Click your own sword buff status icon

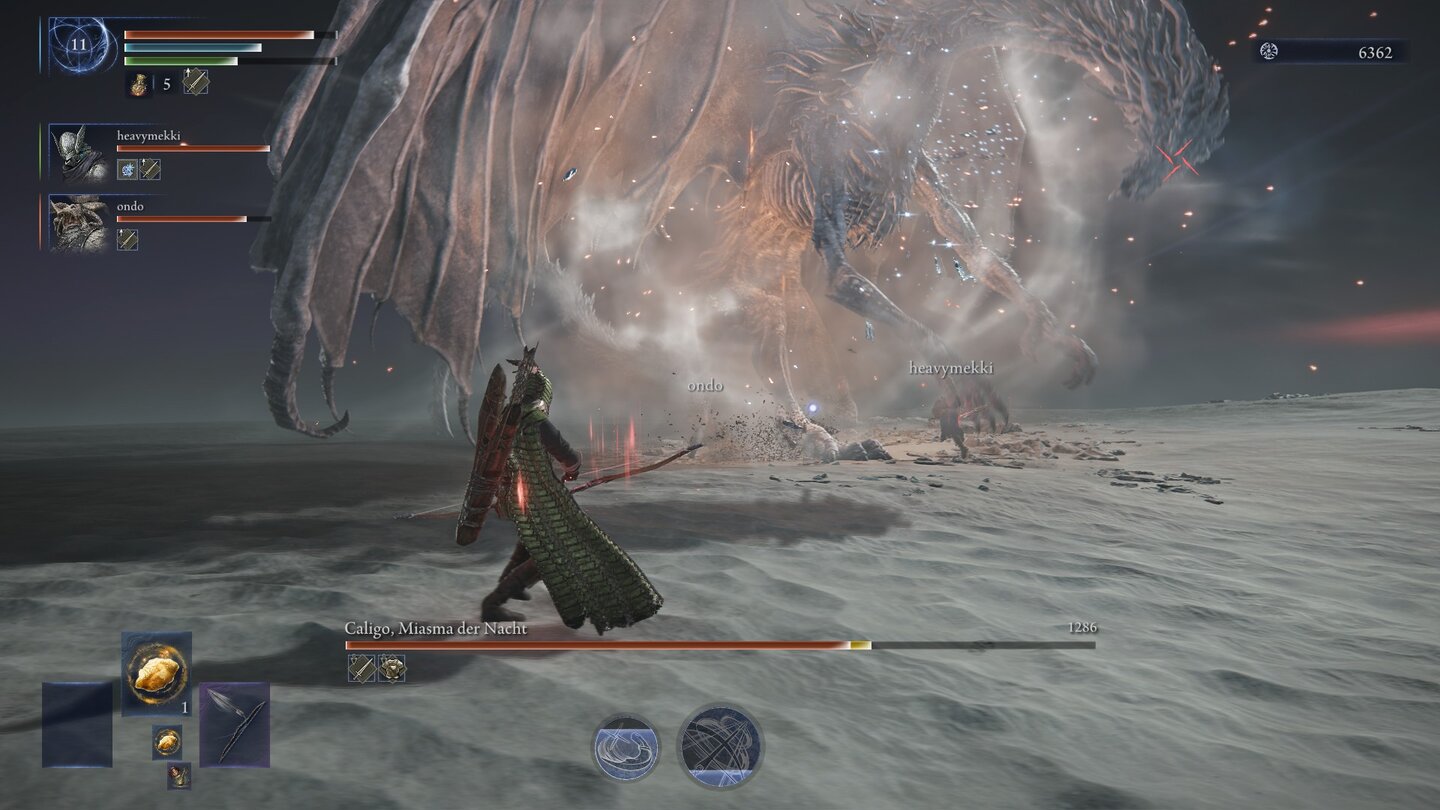pos(196,83)
